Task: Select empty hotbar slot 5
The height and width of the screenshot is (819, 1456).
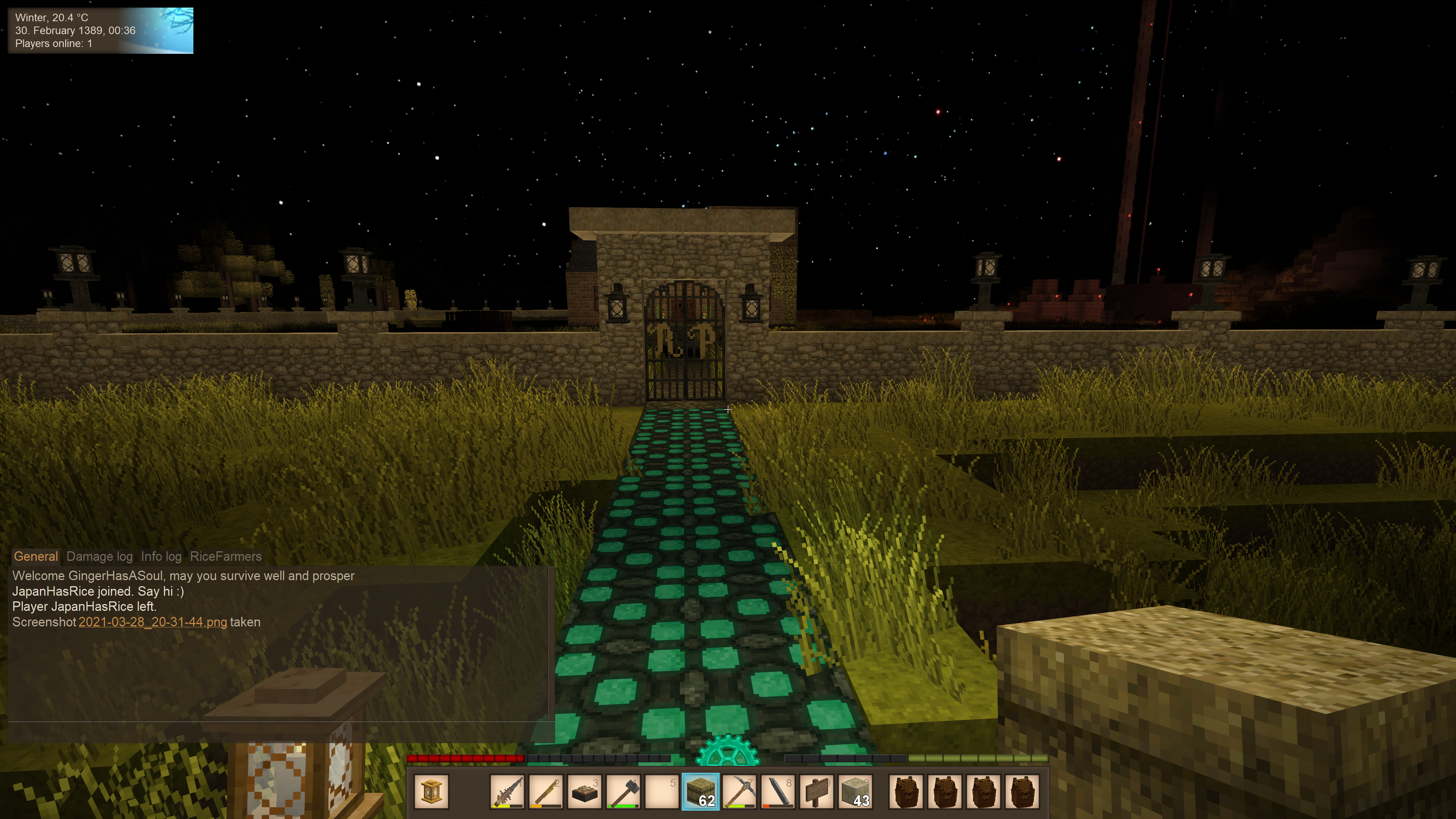Action: point(662,791)
